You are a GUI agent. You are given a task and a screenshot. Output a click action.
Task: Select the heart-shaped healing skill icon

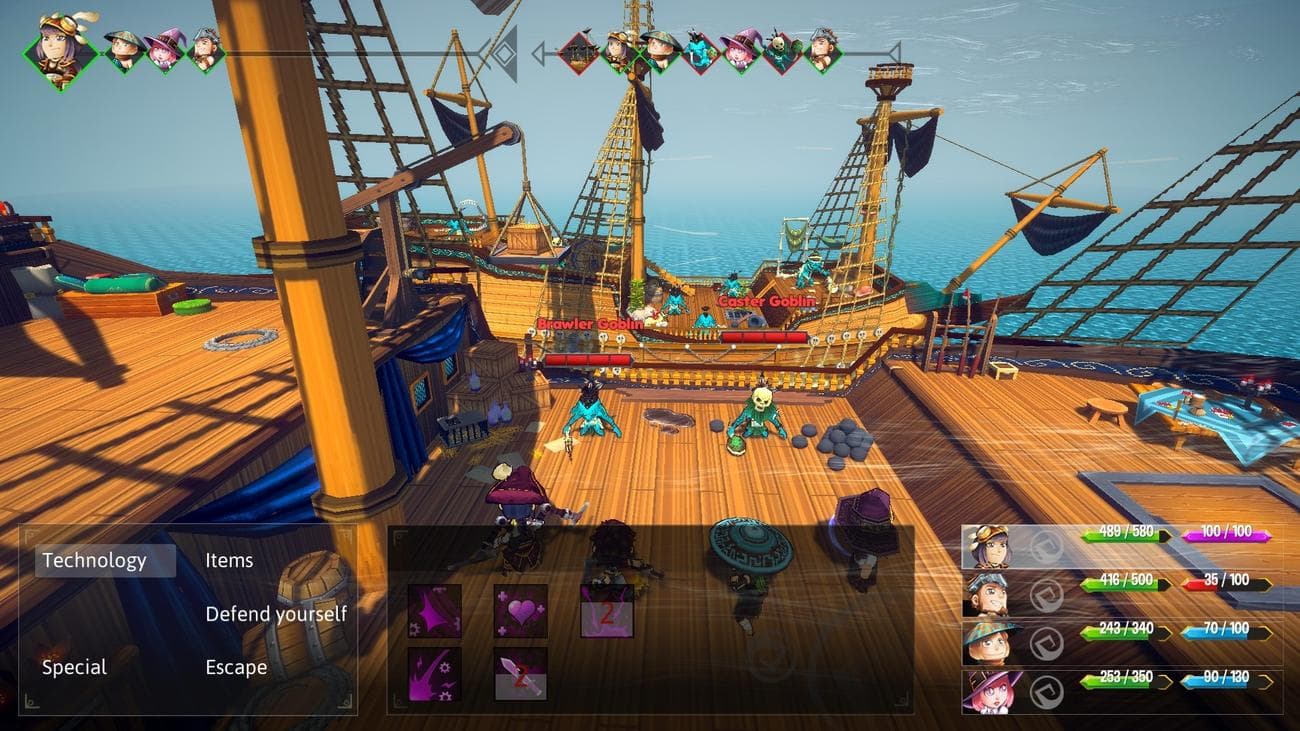coord(521,613)
